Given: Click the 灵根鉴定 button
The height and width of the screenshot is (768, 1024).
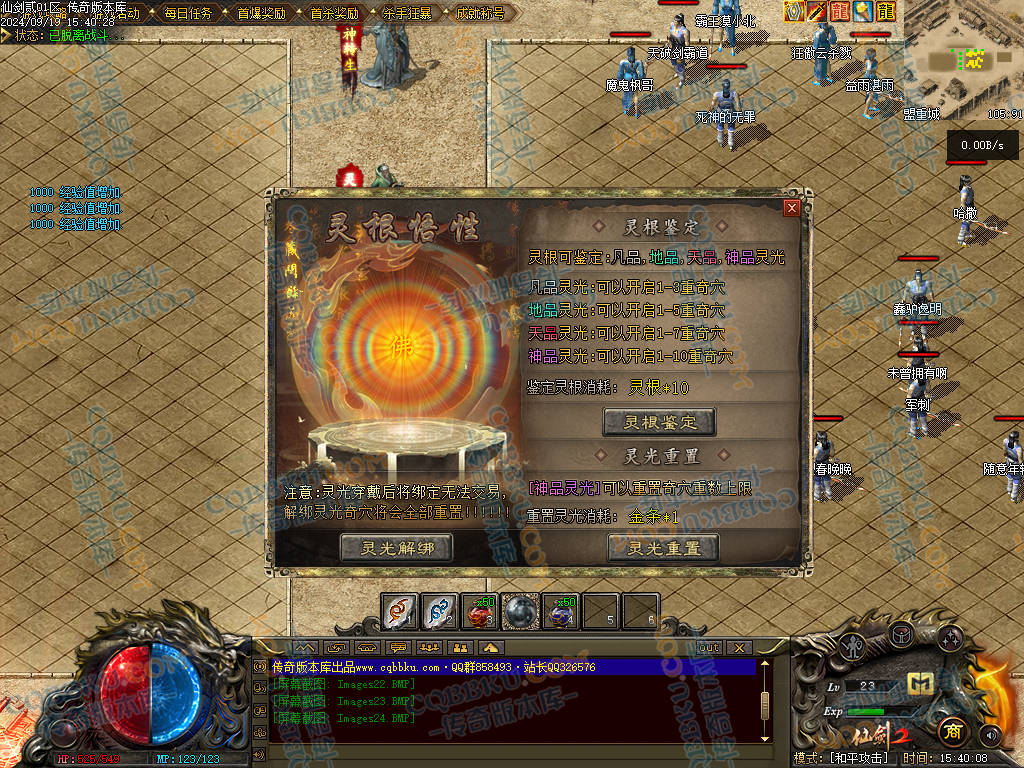Looking at the screenshot, I should click(x=659, y=422).
